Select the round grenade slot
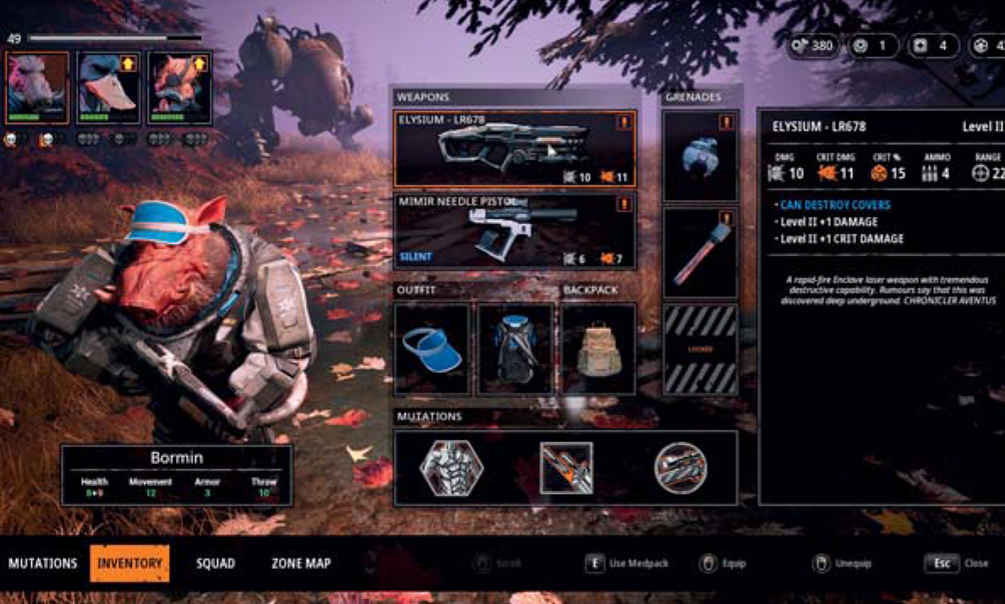This screenshot has height=604, width=1005. click(700, 156)
